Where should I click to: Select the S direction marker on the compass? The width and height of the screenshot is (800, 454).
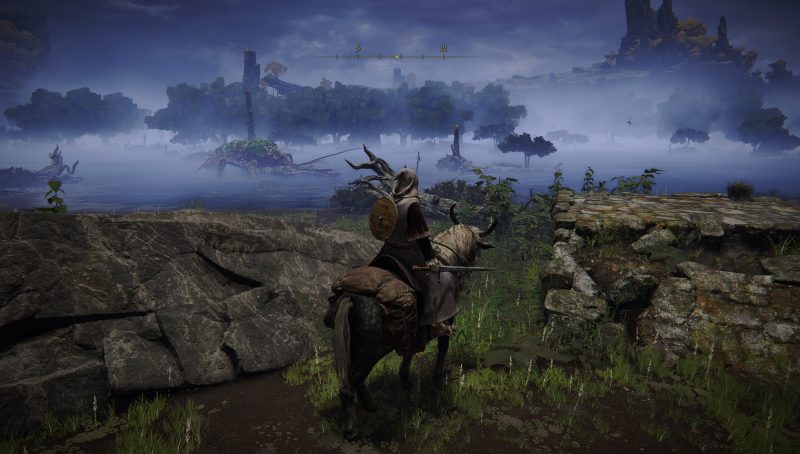pyautogui.click(x=357, y=49)
